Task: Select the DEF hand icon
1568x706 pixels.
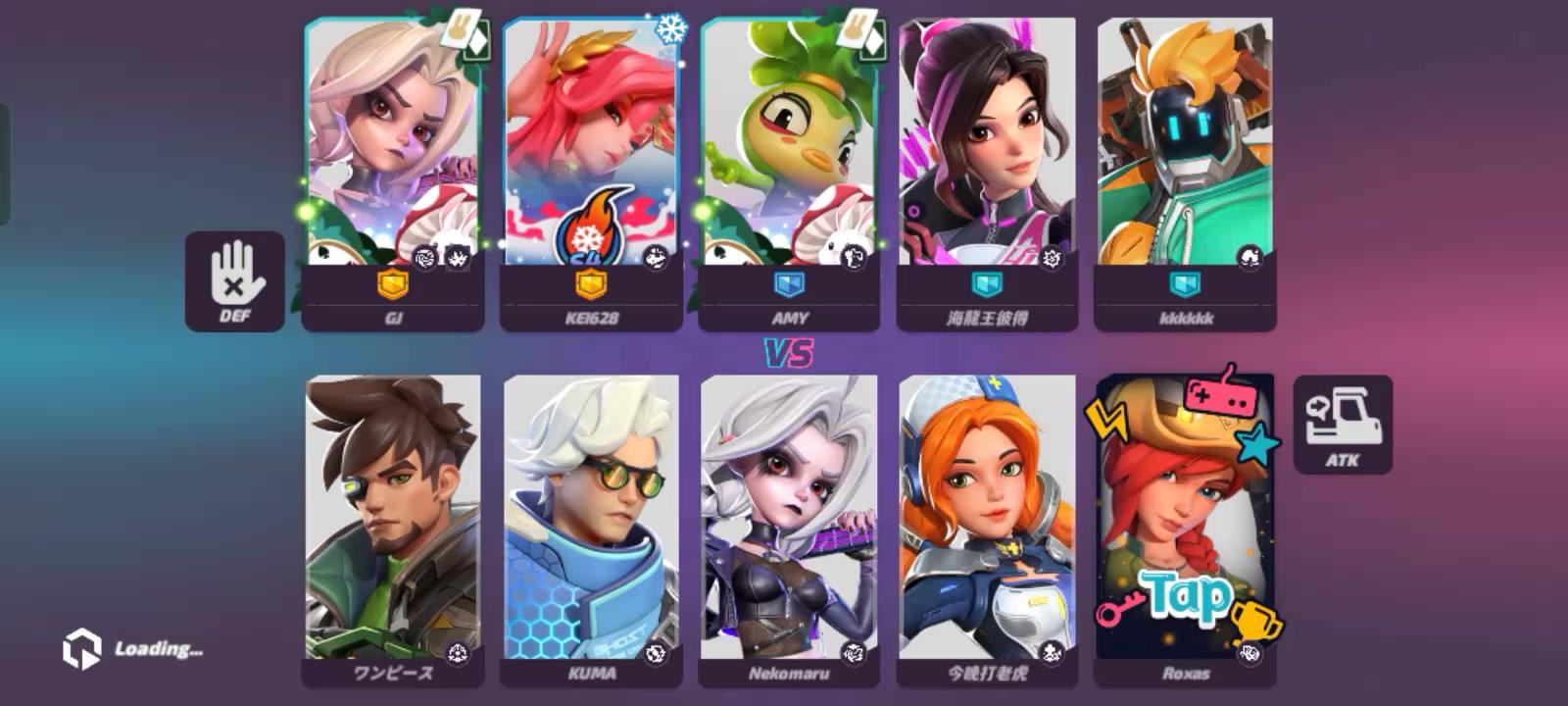Action: pyautogui.click(x=234, y=279)
